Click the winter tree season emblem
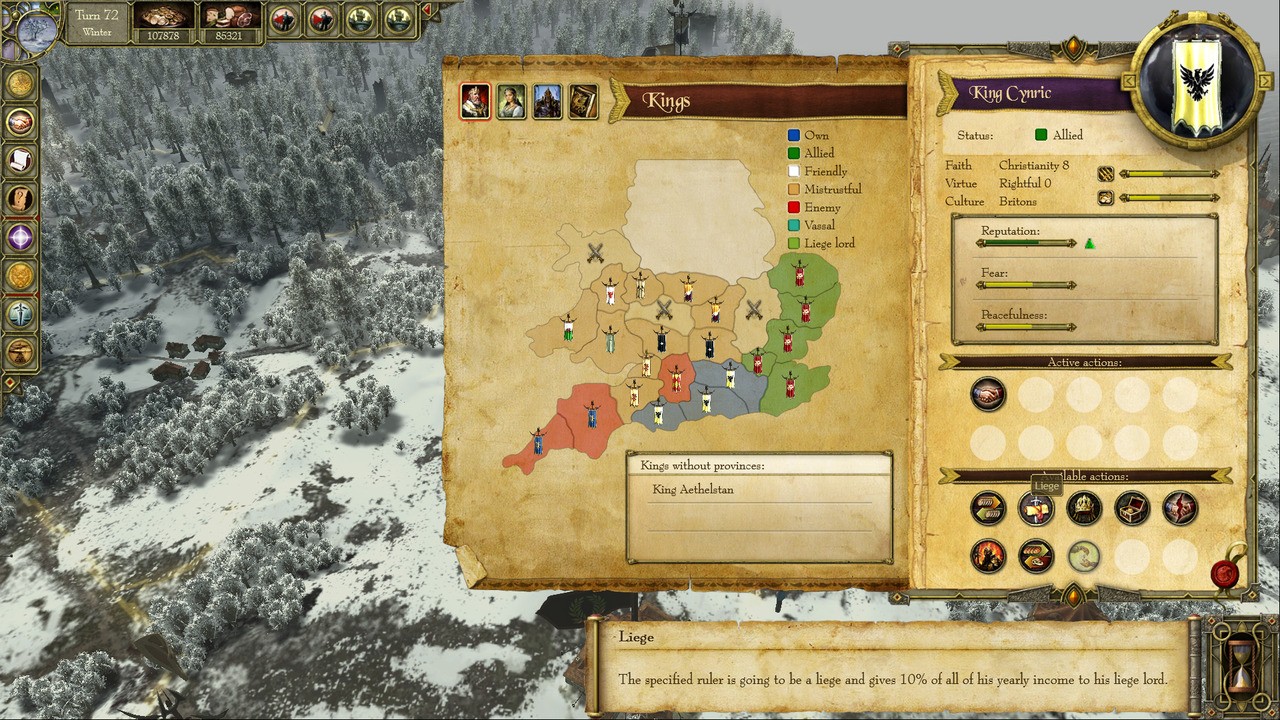This screenshot has height=720, width=1280. coord(36,30)
